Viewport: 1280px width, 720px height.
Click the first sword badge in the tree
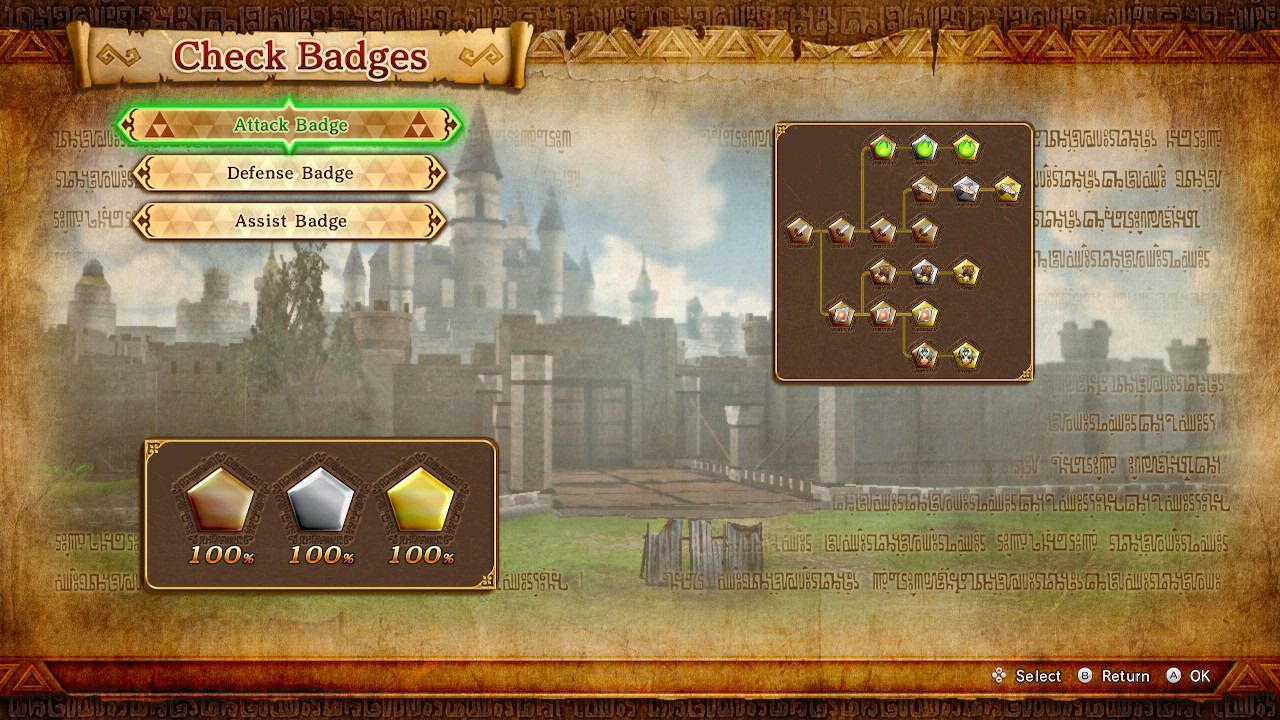coord(801,230)
